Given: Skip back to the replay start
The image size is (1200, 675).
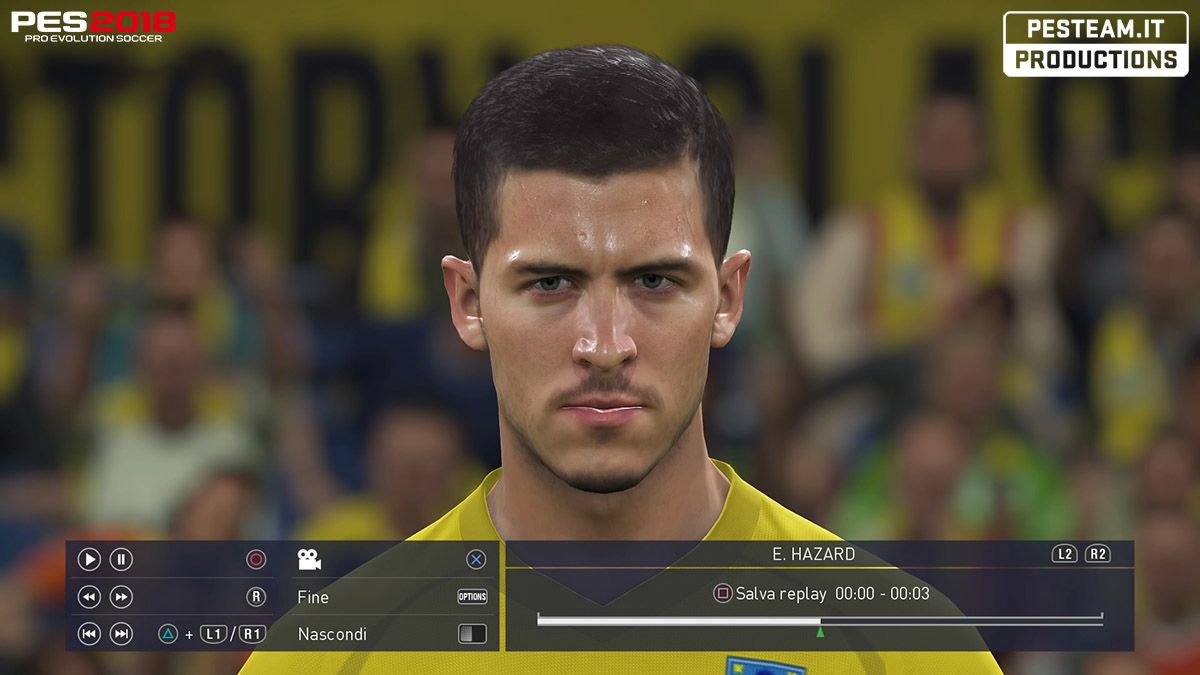Looking at the screenshot, I should point(89,634).
